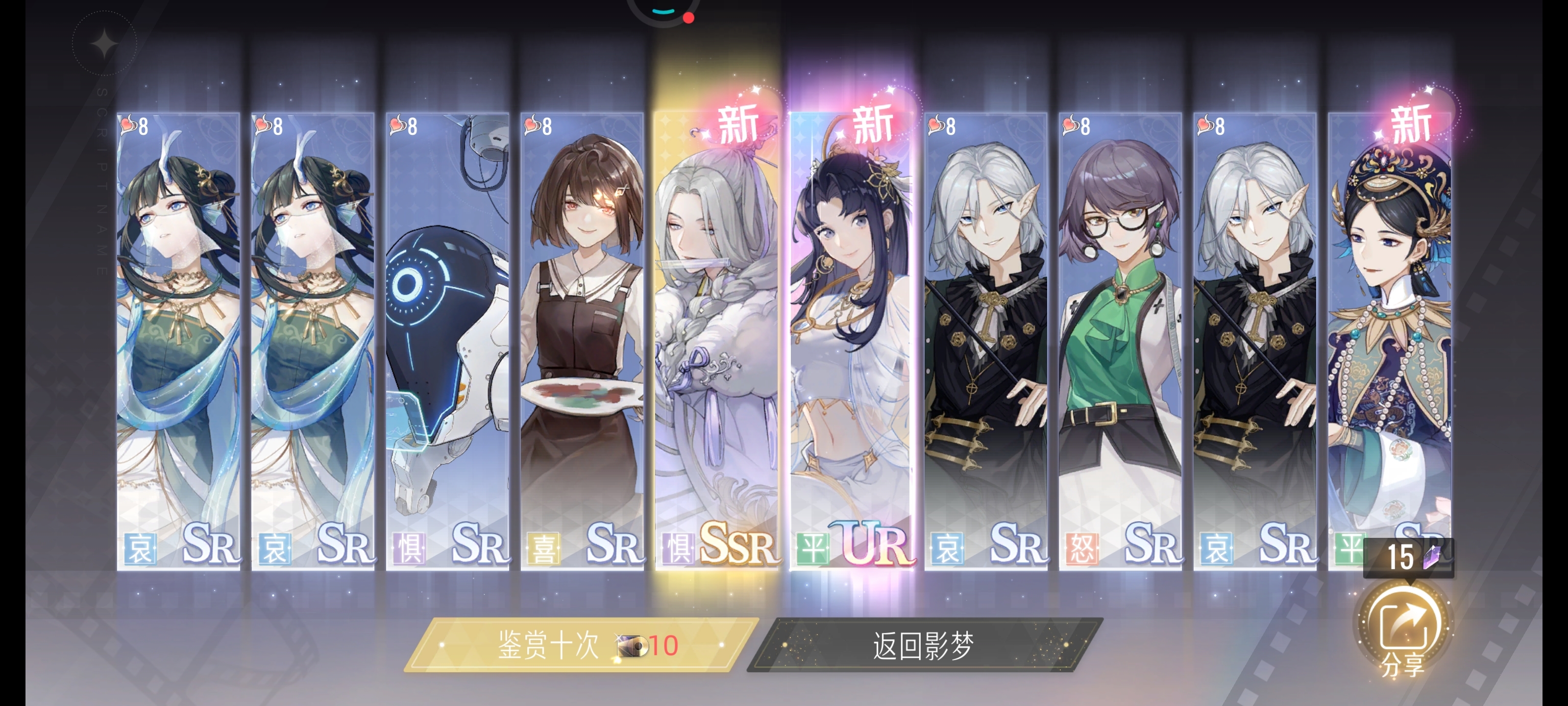Tap the 鉴赏十次 draw-ten button
This screenshot has height=706, width=1568.
[581, 645]
